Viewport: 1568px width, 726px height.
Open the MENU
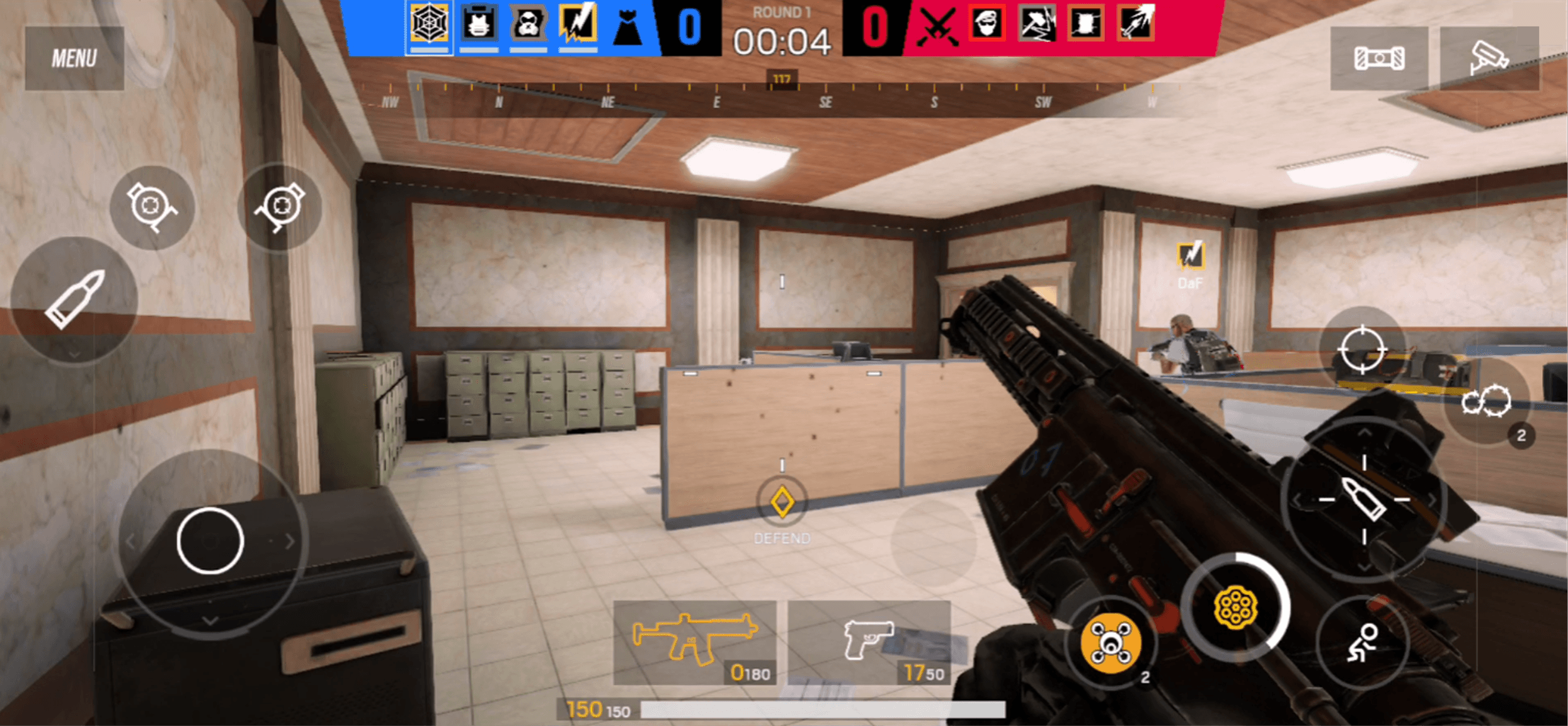pyautogui.click(x=74, y=57)
